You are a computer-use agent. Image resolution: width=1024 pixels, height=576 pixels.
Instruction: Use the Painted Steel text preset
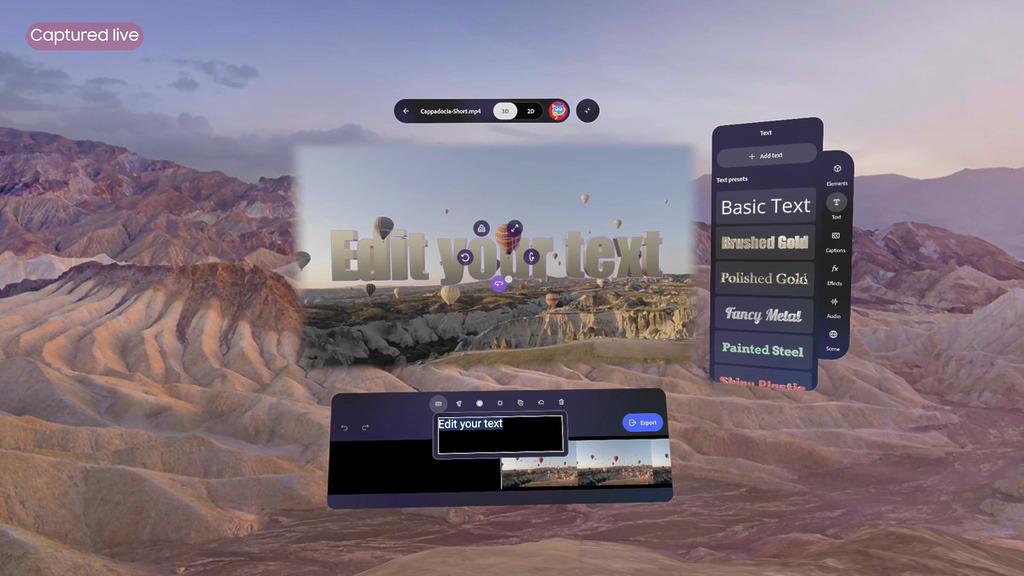point(764,349)
